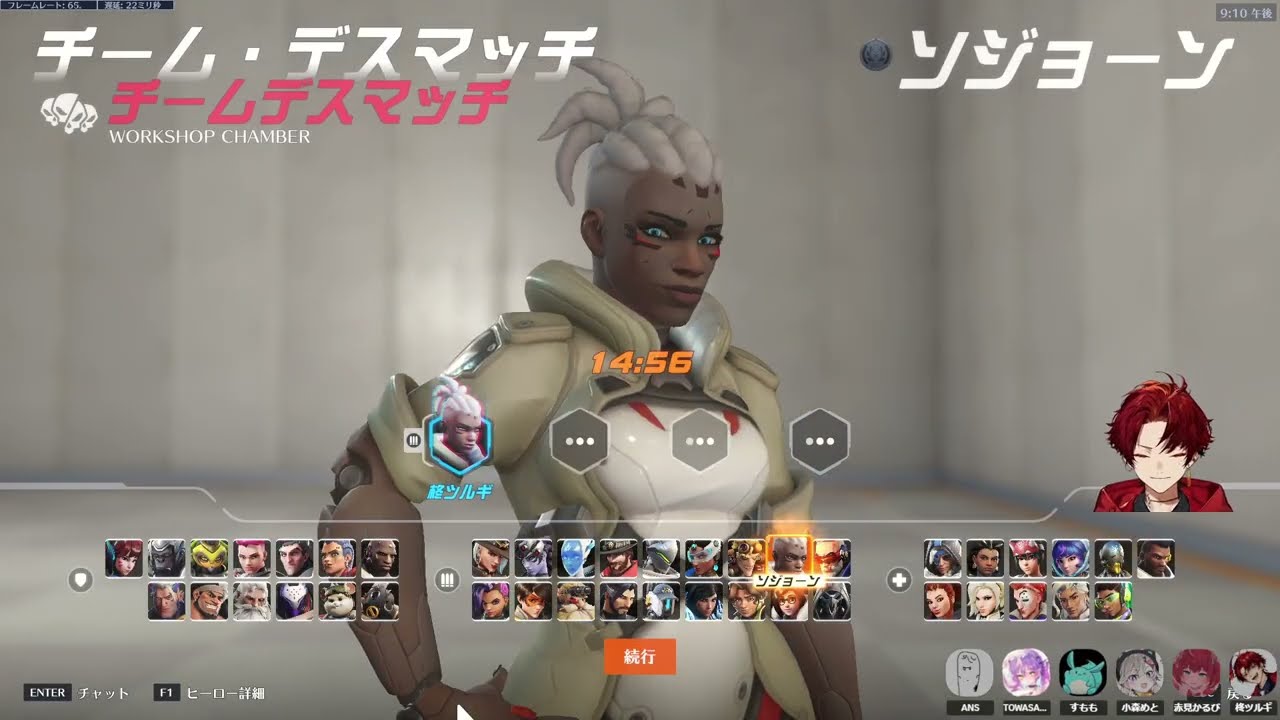The height and width of the screenshot is (720, 1280).
Task: Choose the Zenyatta hero portrait
Action: pos(1113,558)
